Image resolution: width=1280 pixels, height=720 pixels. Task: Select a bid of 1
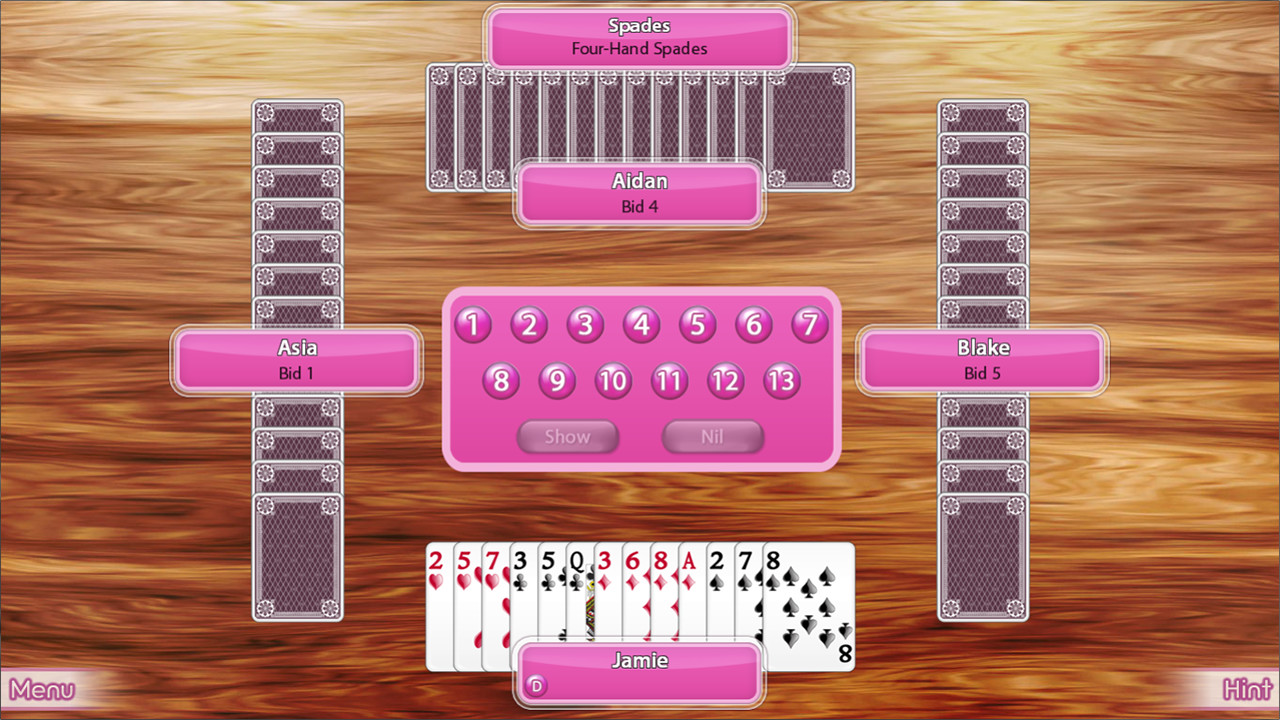(472, 324)
